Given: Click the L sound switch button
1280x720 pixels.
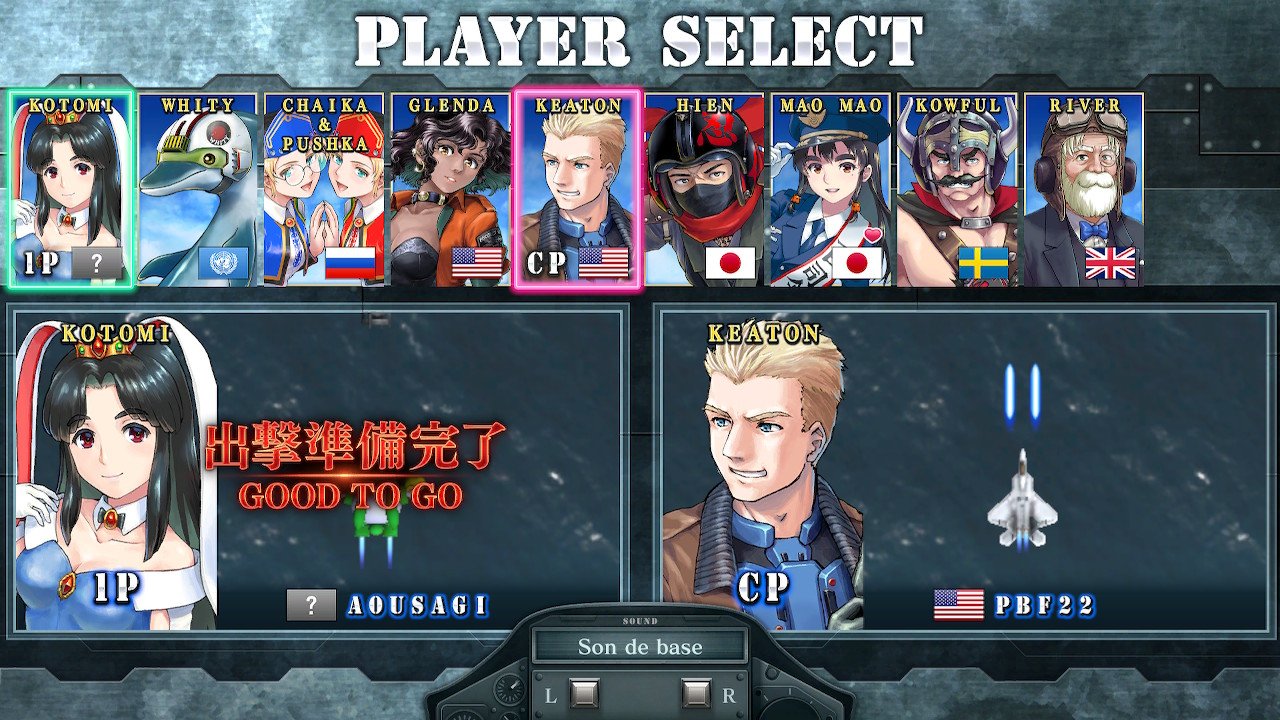Looking at the screenshot, I should tap(584, 693).
